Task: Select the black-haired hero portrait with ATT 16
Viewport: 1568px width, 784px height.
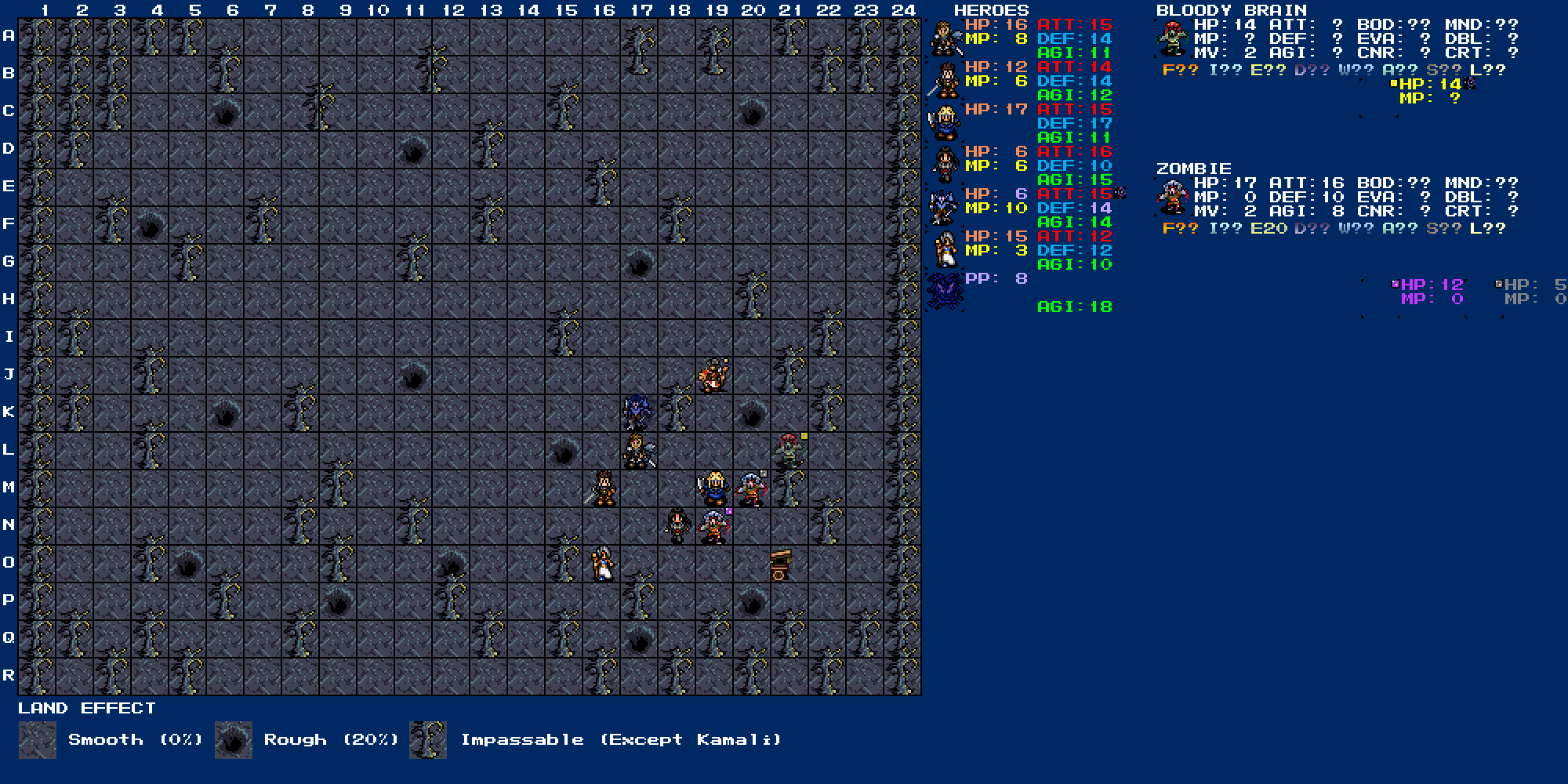Action: pyautogui.click(x=944, y=165)
